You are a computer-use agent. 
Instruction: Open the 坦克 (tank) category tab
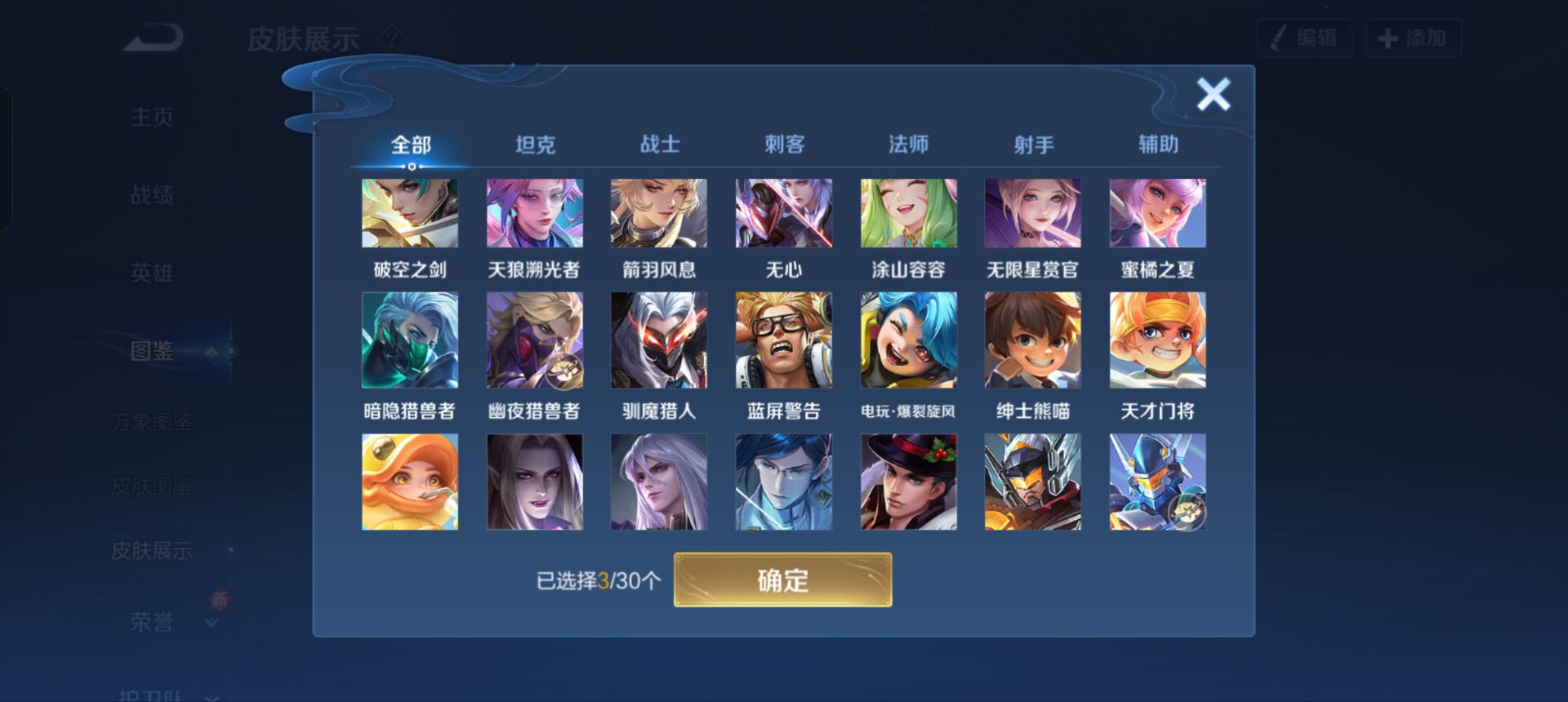click(x=535, y=143)
